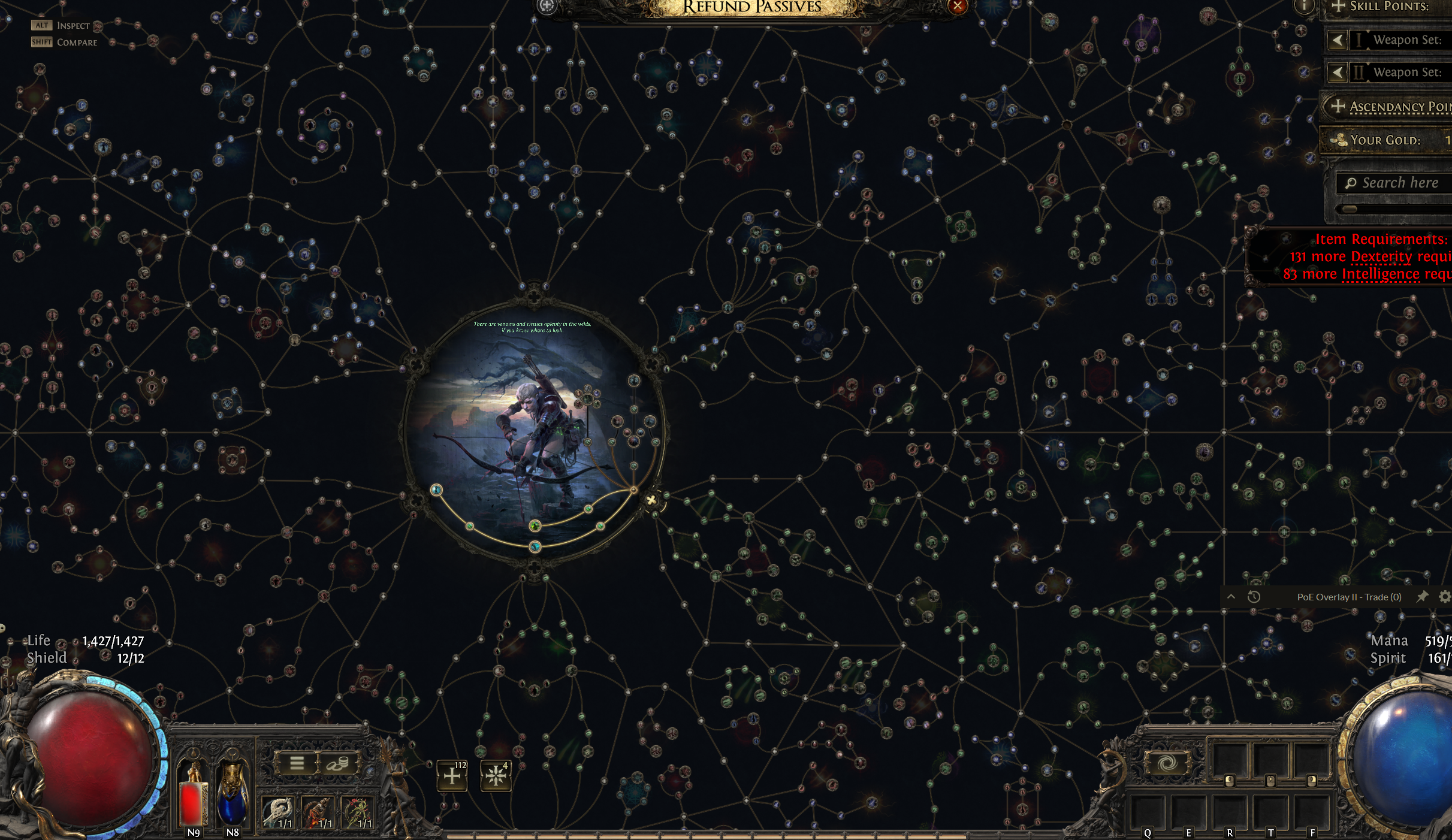The image size is (1452, 840).
Task: Open the Ascendancy Points entry
Action: point(1390,107)
